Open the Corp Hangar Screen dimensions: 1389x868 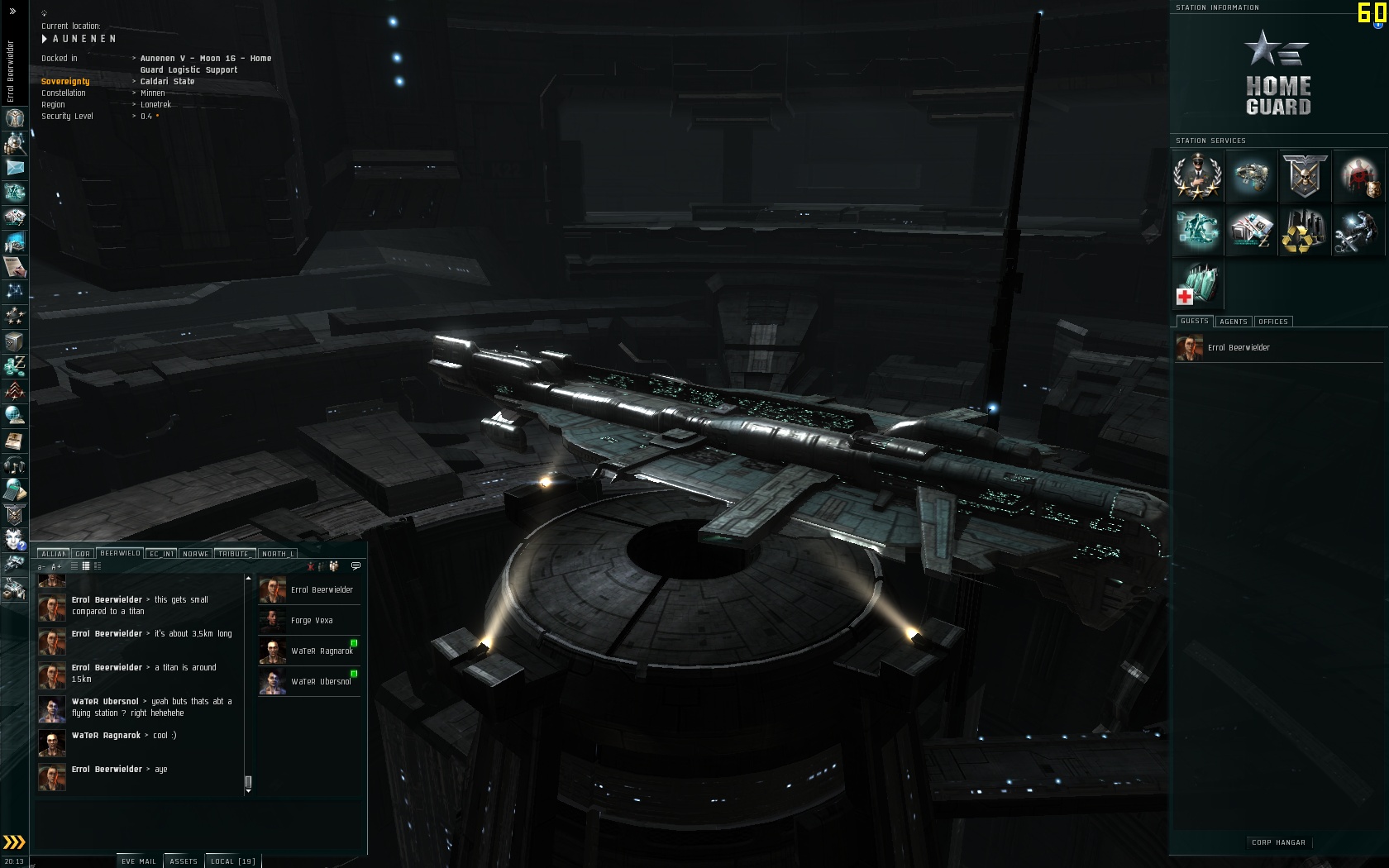(x=1278, y=842)
